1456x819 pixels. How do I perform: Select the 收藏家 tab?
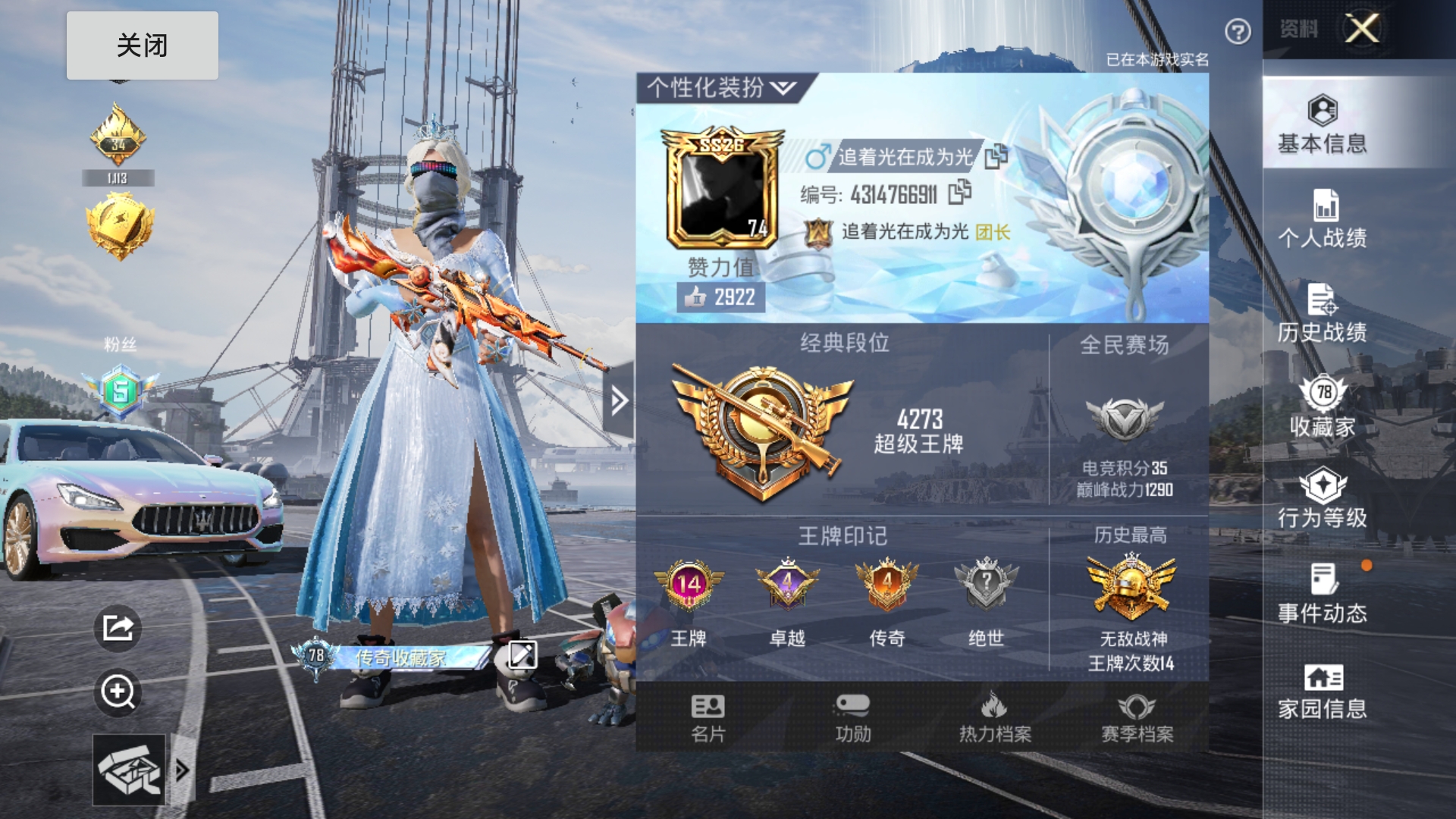pos(1322,407)
